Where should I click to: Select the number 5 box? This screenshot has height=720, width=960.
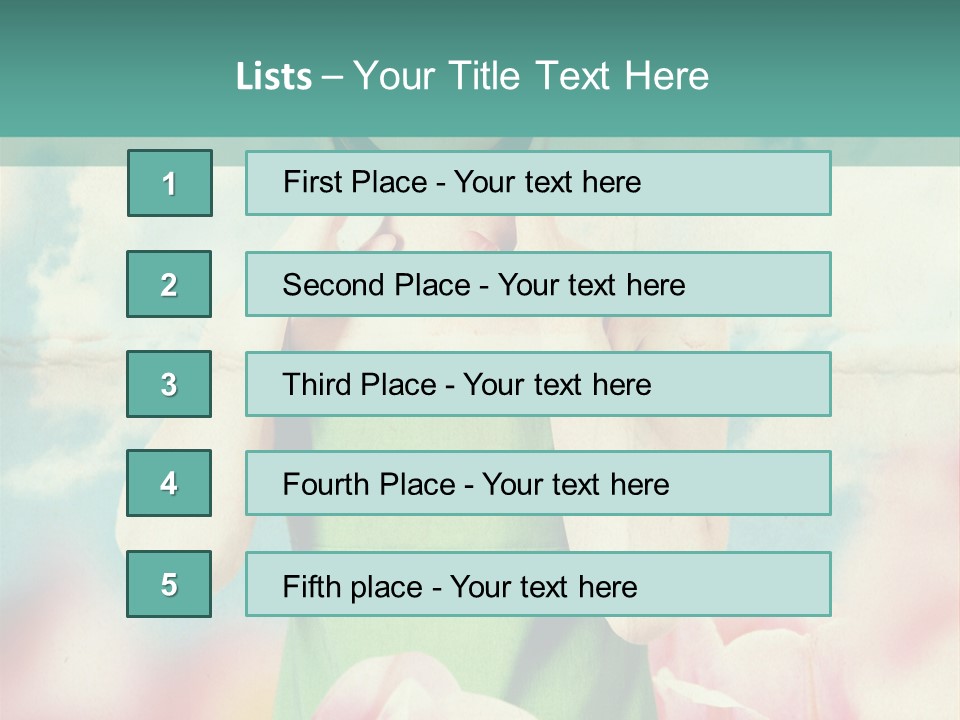(169, 584)
